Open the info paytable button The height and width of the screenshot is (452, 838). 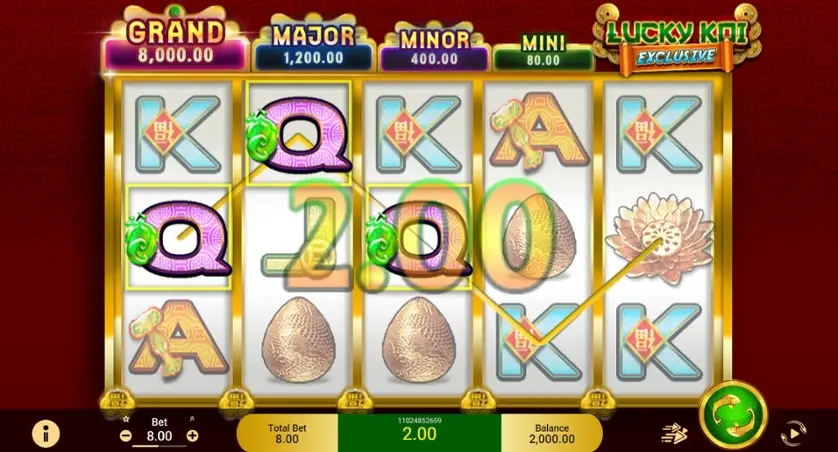tap(44, 433)
